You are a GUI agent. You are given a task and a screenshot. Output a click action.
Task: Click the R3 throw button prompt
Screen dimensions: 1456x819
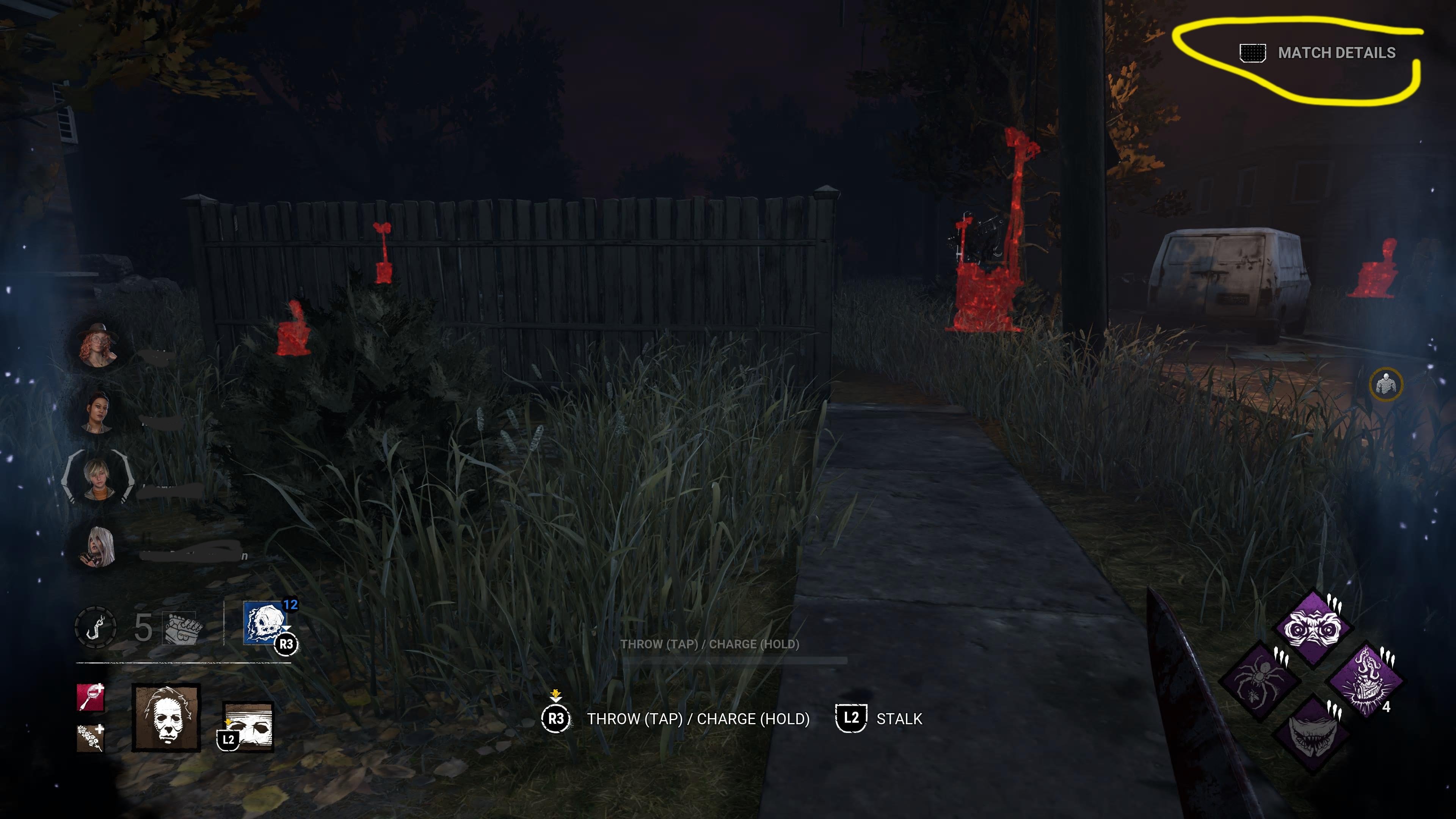click(557, 719)
